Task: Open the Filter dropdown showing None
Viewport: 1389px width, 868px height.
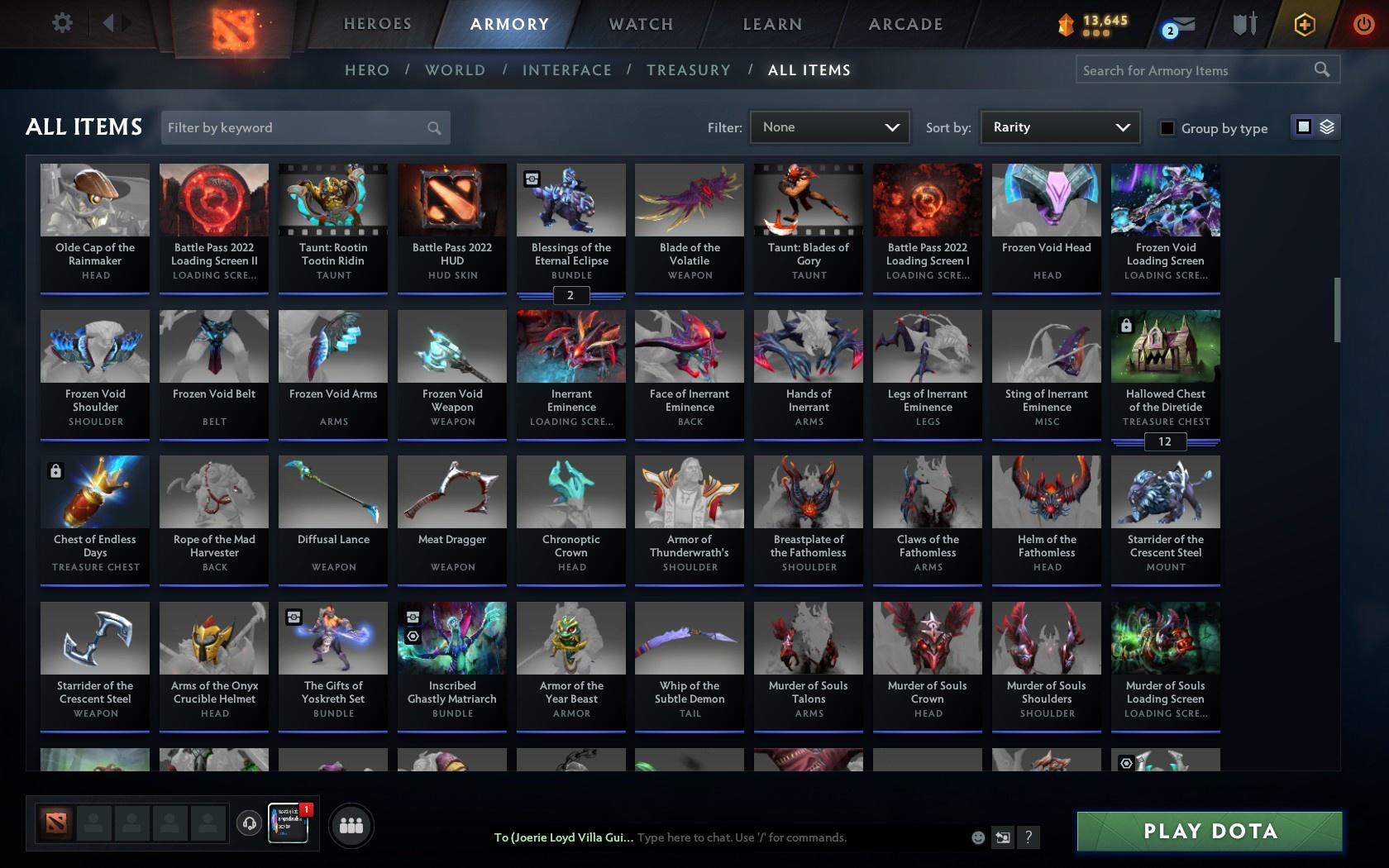Action: click(x=828, y=126)
